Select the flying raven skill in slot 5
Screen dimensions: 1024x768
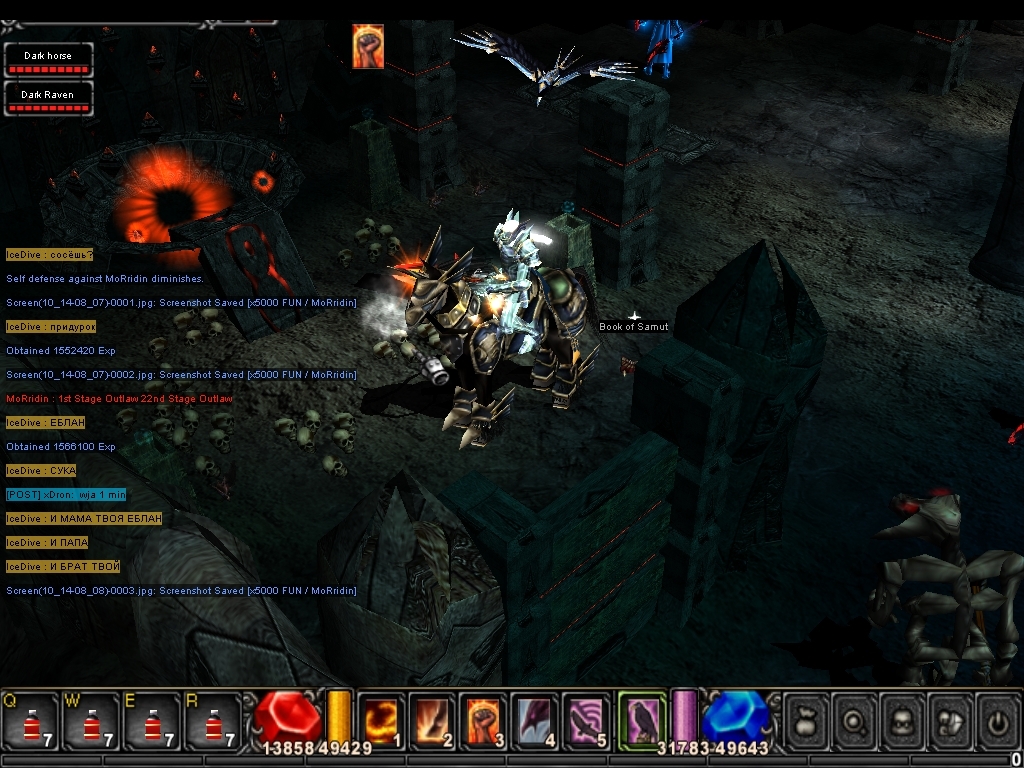pos(589,721)
